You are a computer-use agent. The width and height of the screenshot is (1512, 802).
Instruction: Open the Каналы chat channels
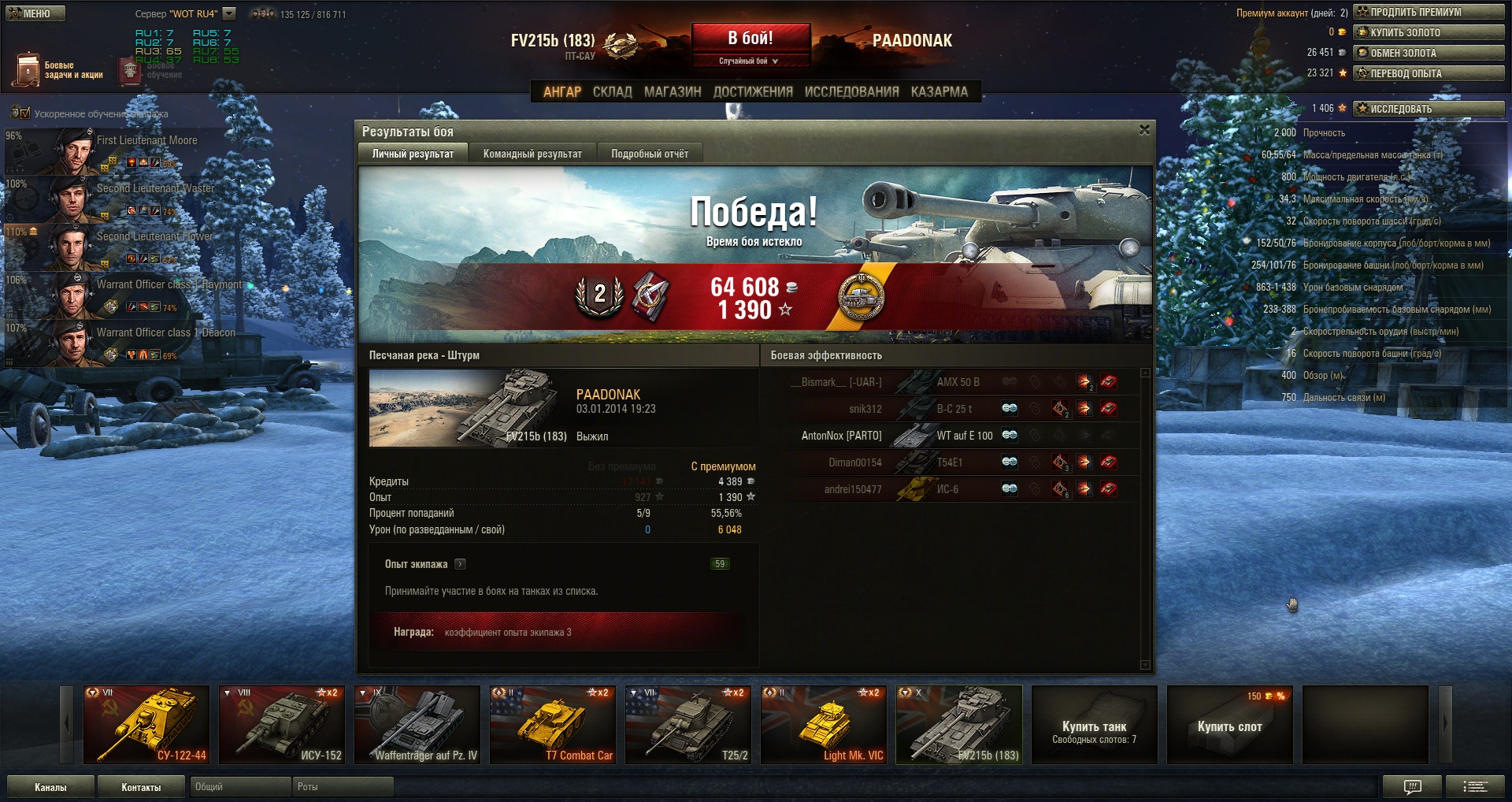point(50,786)
